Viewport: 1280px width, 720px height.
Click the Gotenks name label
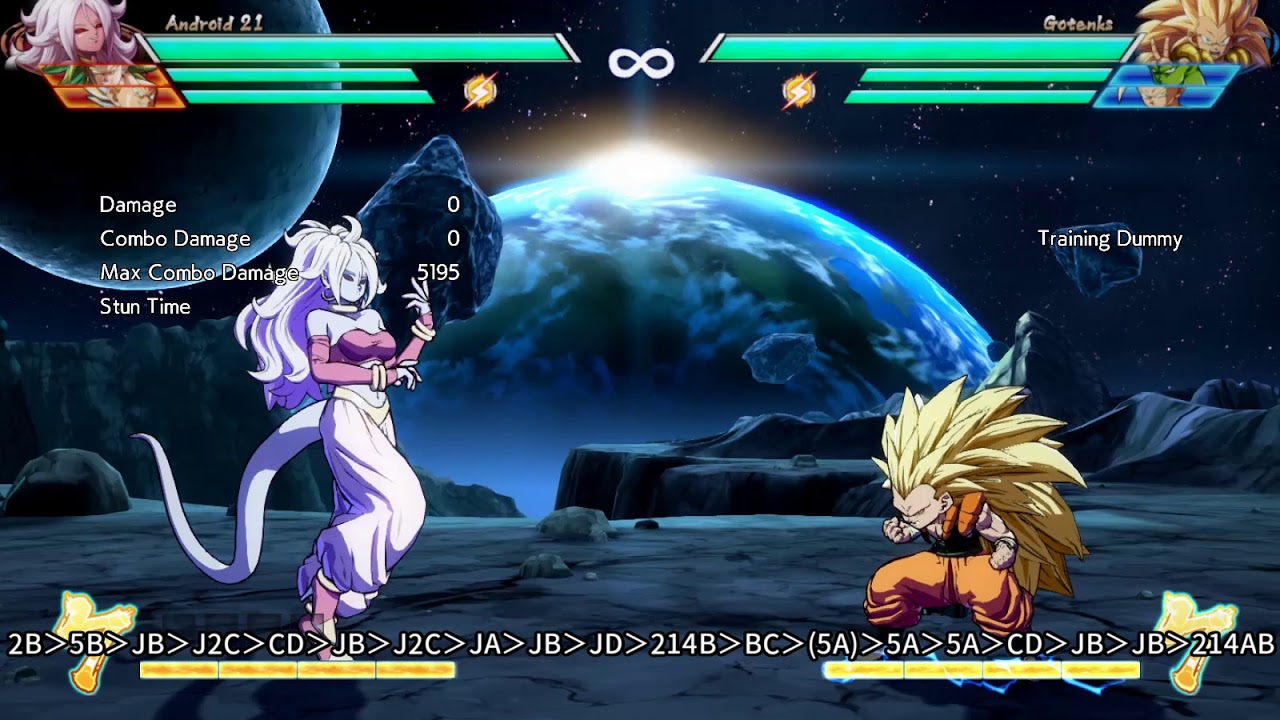[x=1079, y=22]
